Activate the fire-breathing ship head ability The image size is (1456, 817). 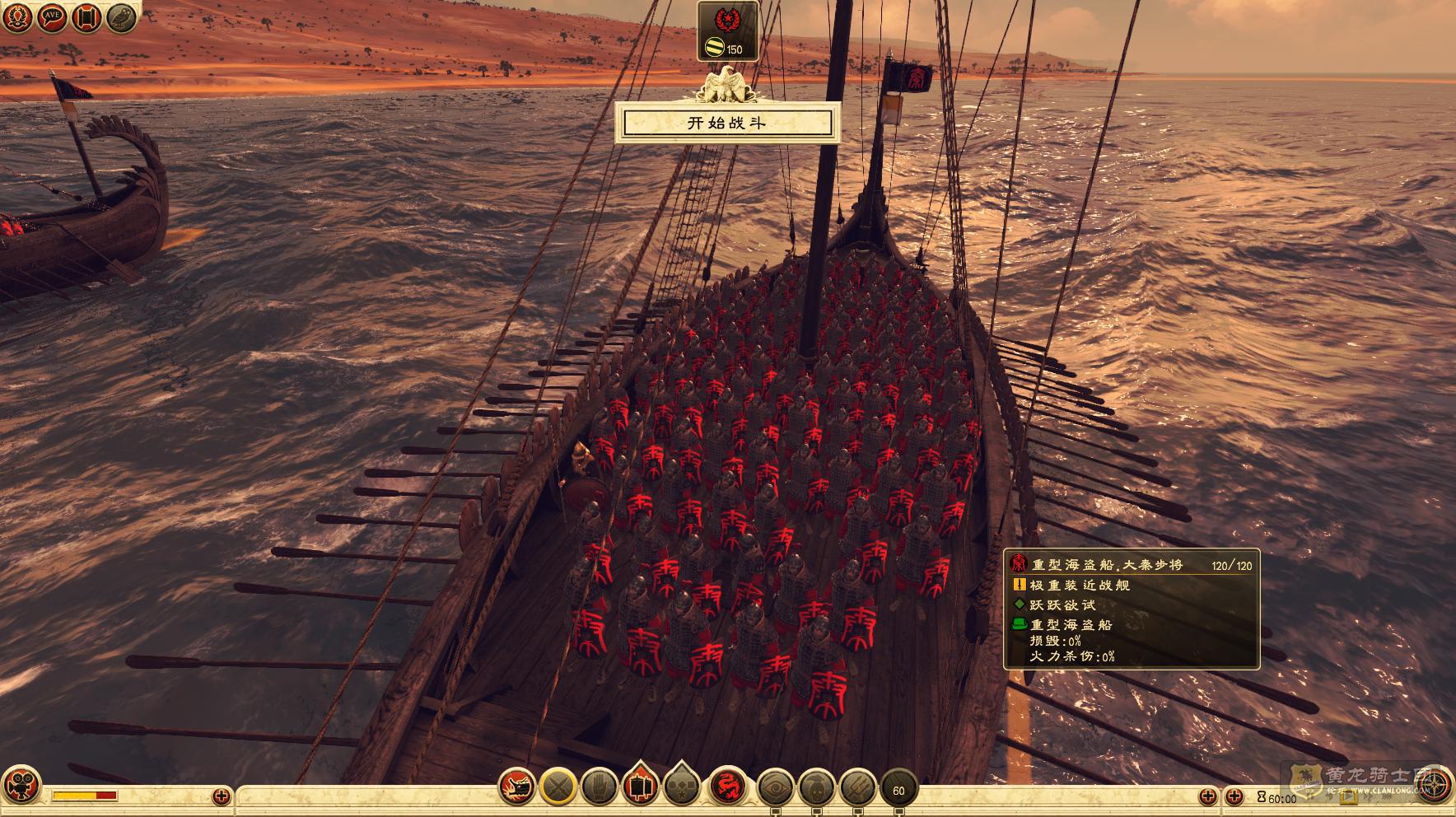pyautogui.click(x=519, y=788)
